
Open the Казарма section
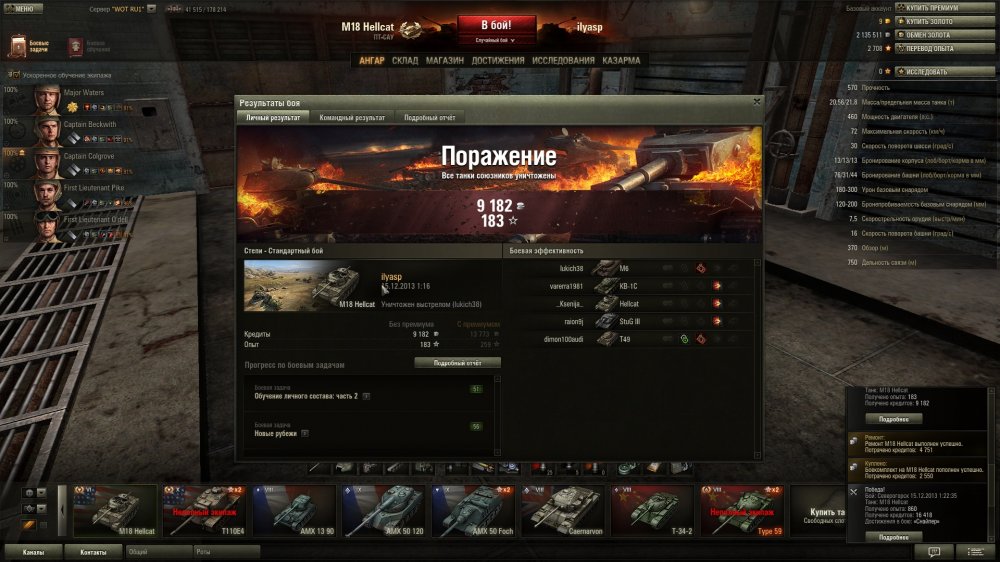point(622,60)
